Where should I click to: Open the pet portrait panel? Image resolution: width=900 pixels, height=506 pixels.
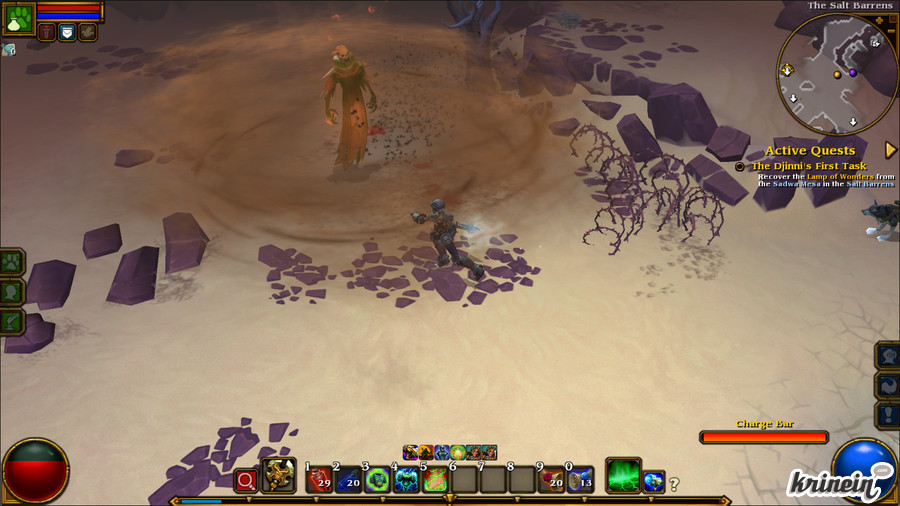tap(19, 17)
